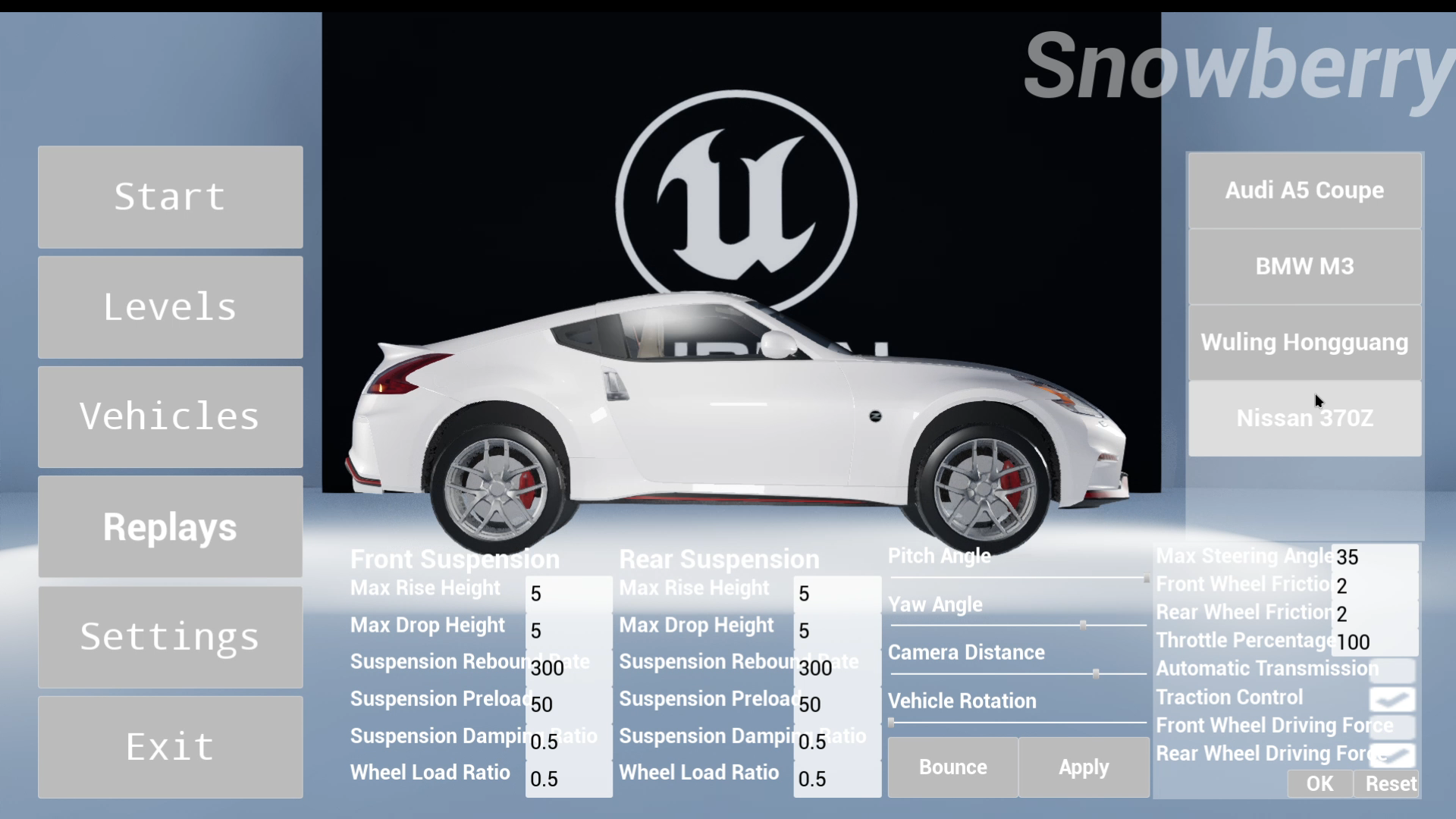This screenshot has width=1456, height=819.
Task: Open the Vehicles menu
Action: [x=169, y=416]
